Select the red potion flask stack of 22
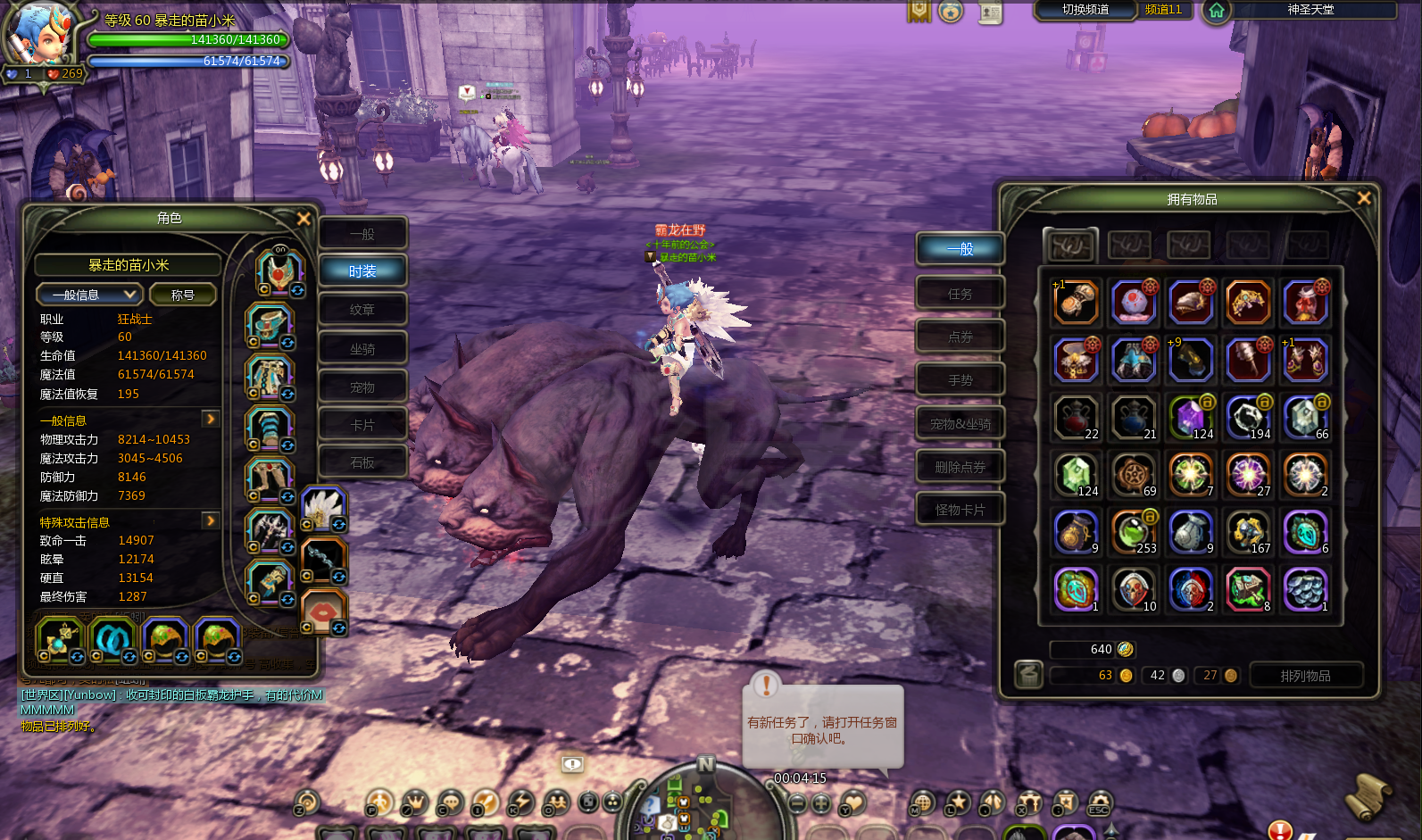The width and height of the screenshot is (1422, 840). [1076, 418]
